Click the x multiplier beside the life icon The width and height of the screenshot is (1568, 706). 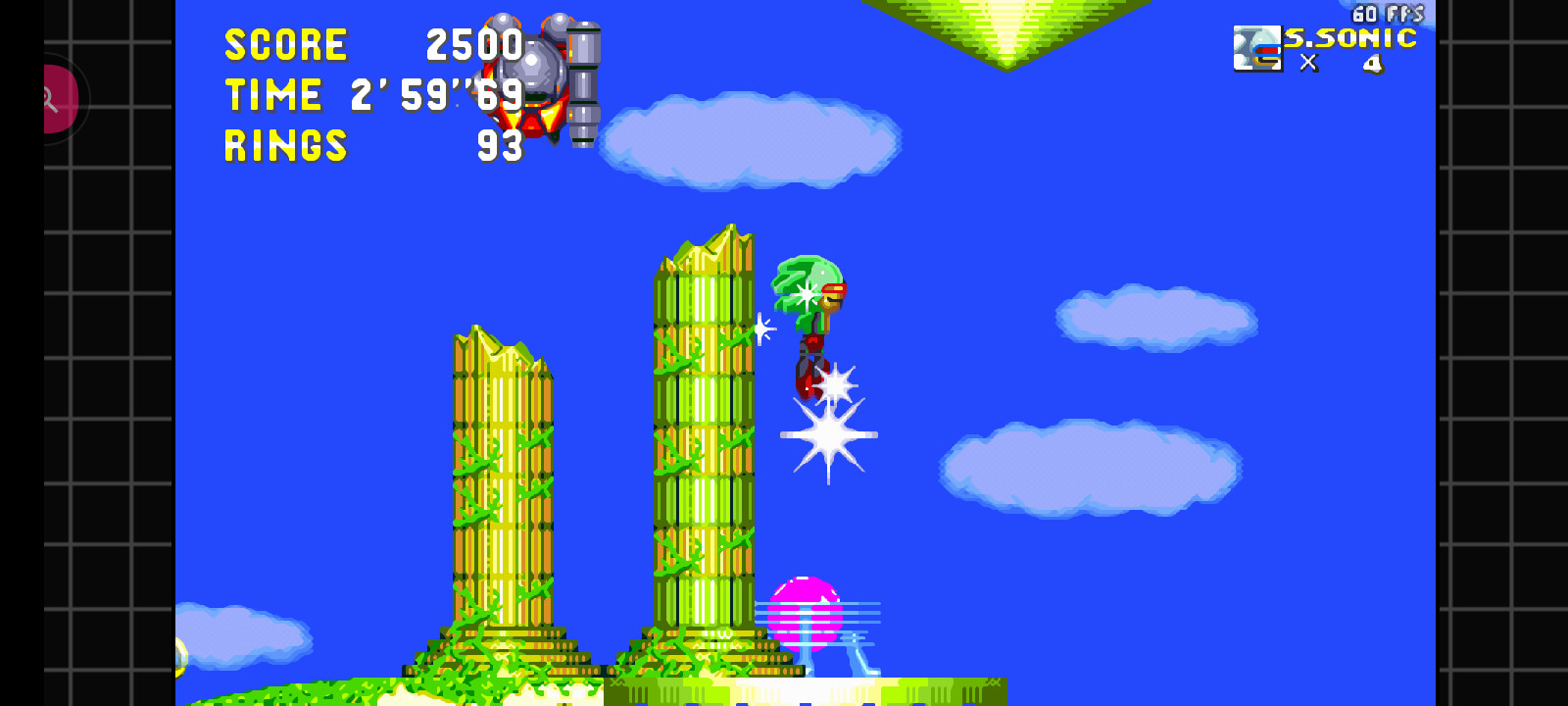pyautogui.click(x=1307, y=62)
